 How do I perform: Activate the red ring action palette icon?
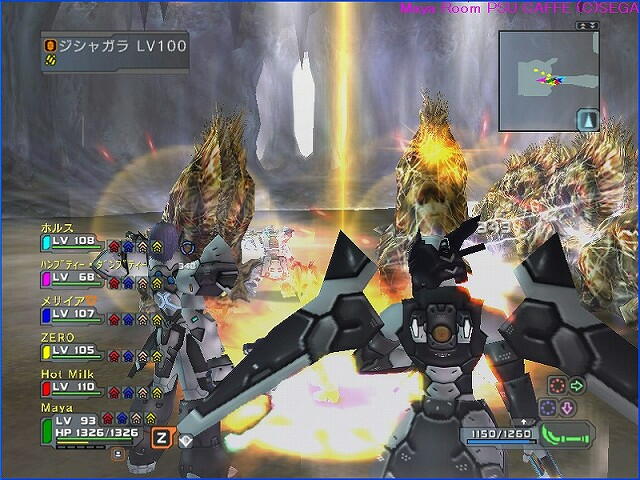(x=557, y=384)
